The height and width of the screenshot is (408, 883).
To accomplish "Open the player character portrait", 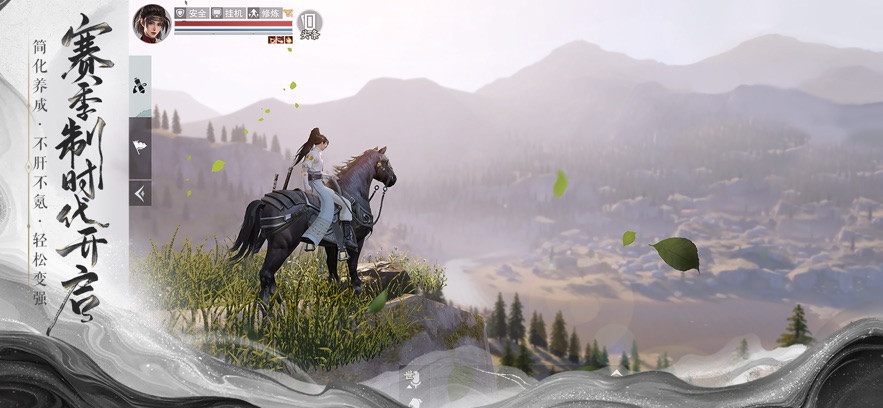I will (152, 23).
